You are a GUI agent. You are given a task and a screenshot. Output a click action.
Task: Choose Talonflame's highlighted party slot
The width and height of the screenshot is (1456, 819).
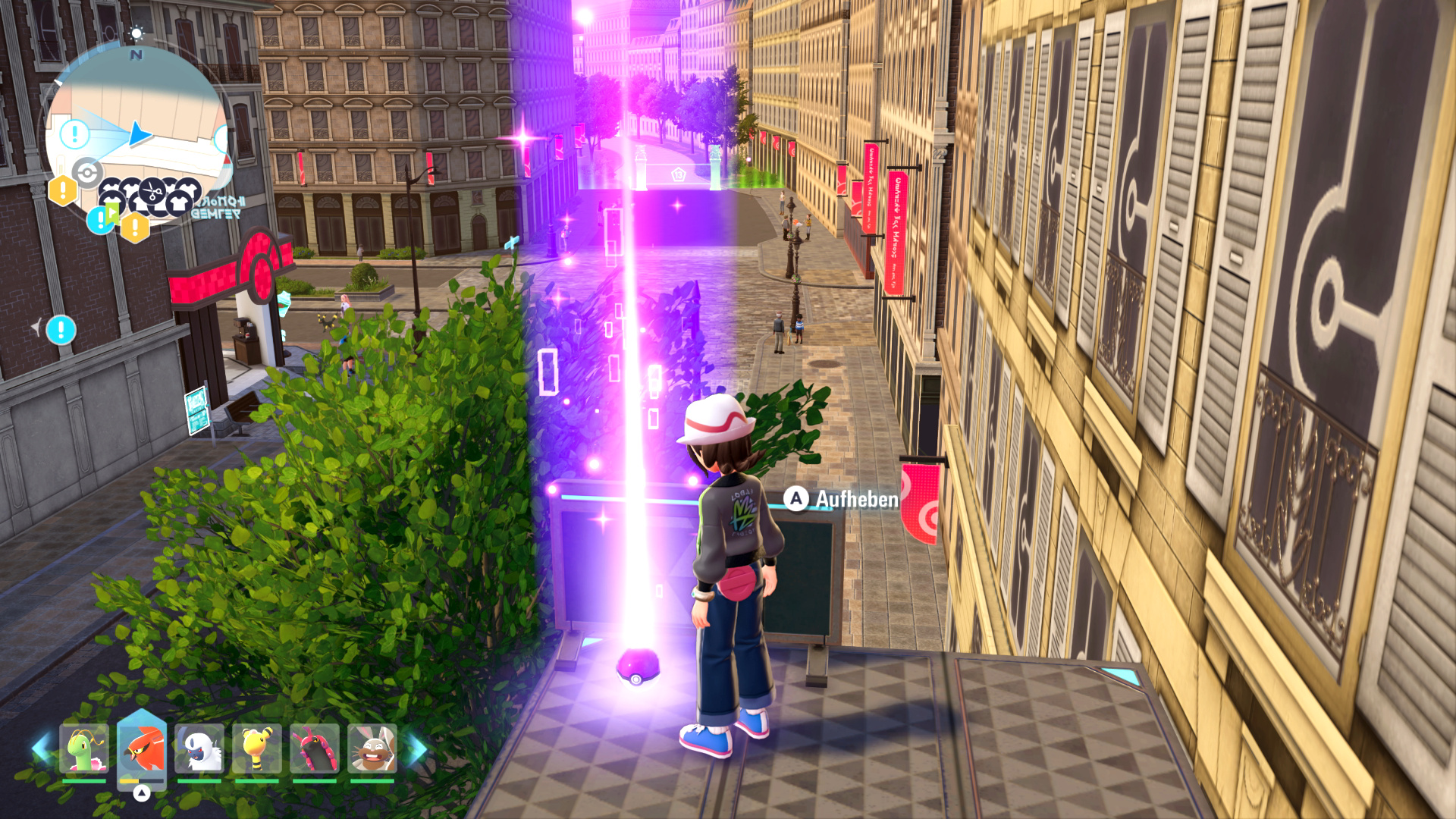tap(142, 748)
